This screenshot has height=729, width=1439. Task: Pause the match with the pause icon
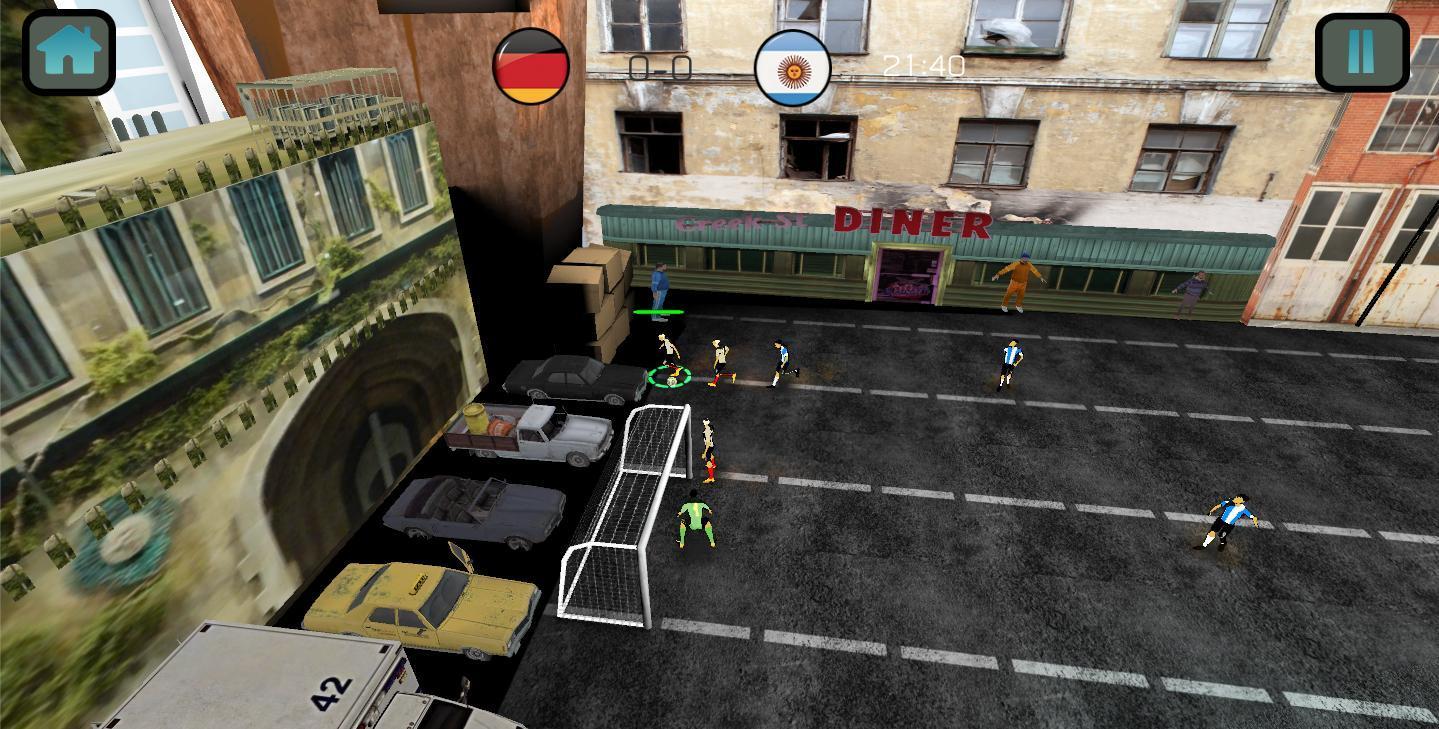[1362, 51]
